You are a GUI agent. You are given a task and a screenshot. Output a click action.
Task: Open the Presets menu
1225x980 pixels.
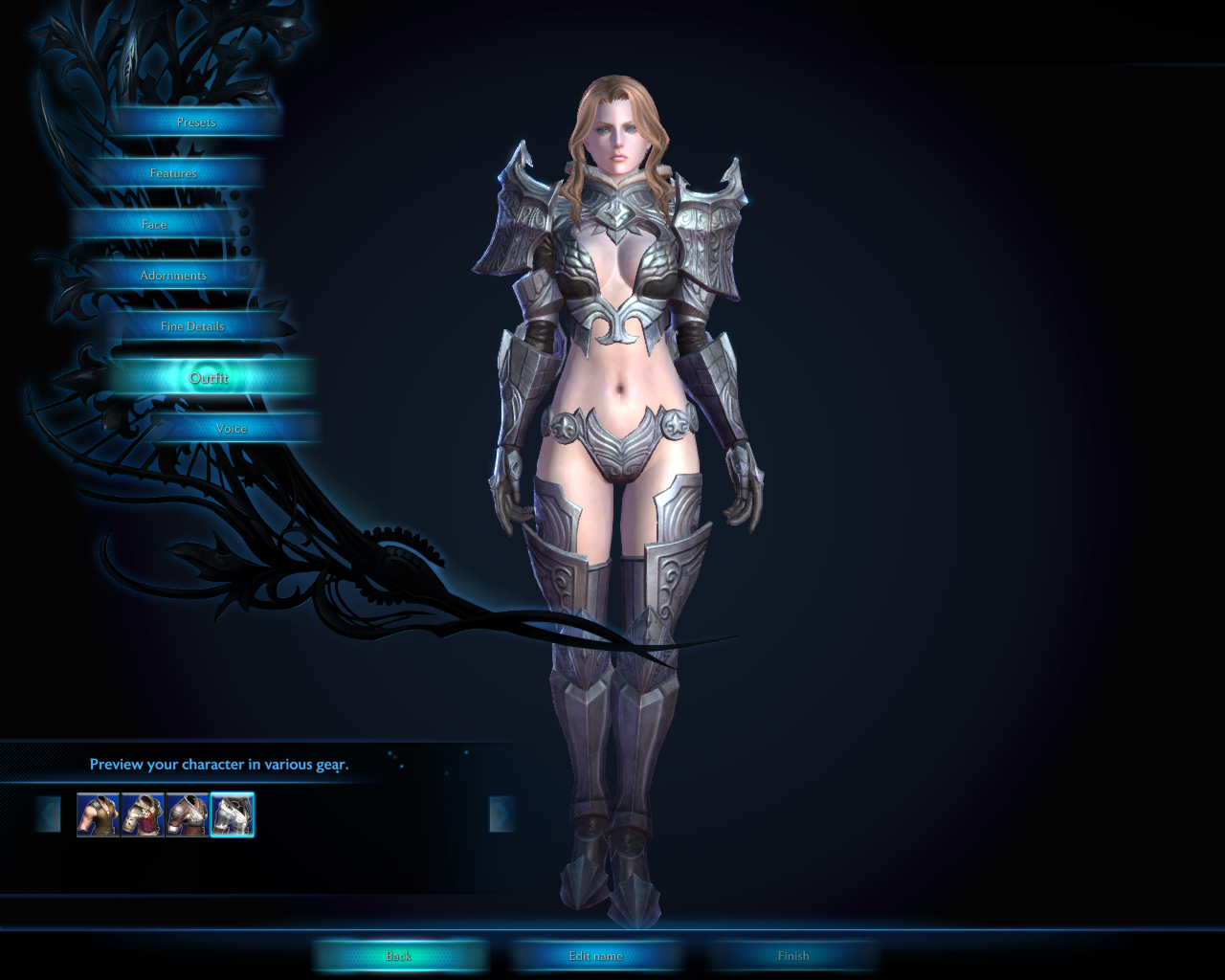[x=196, y=122]
